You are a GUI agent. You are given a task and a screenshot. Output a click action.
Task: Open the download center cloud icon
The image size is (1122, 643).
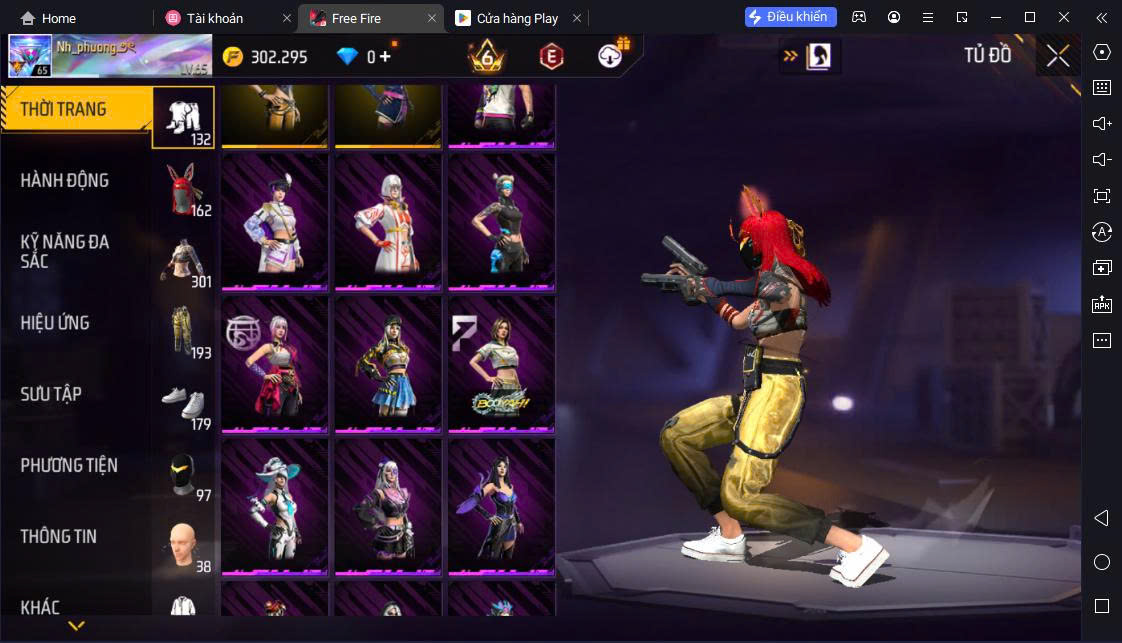[611, 57]
